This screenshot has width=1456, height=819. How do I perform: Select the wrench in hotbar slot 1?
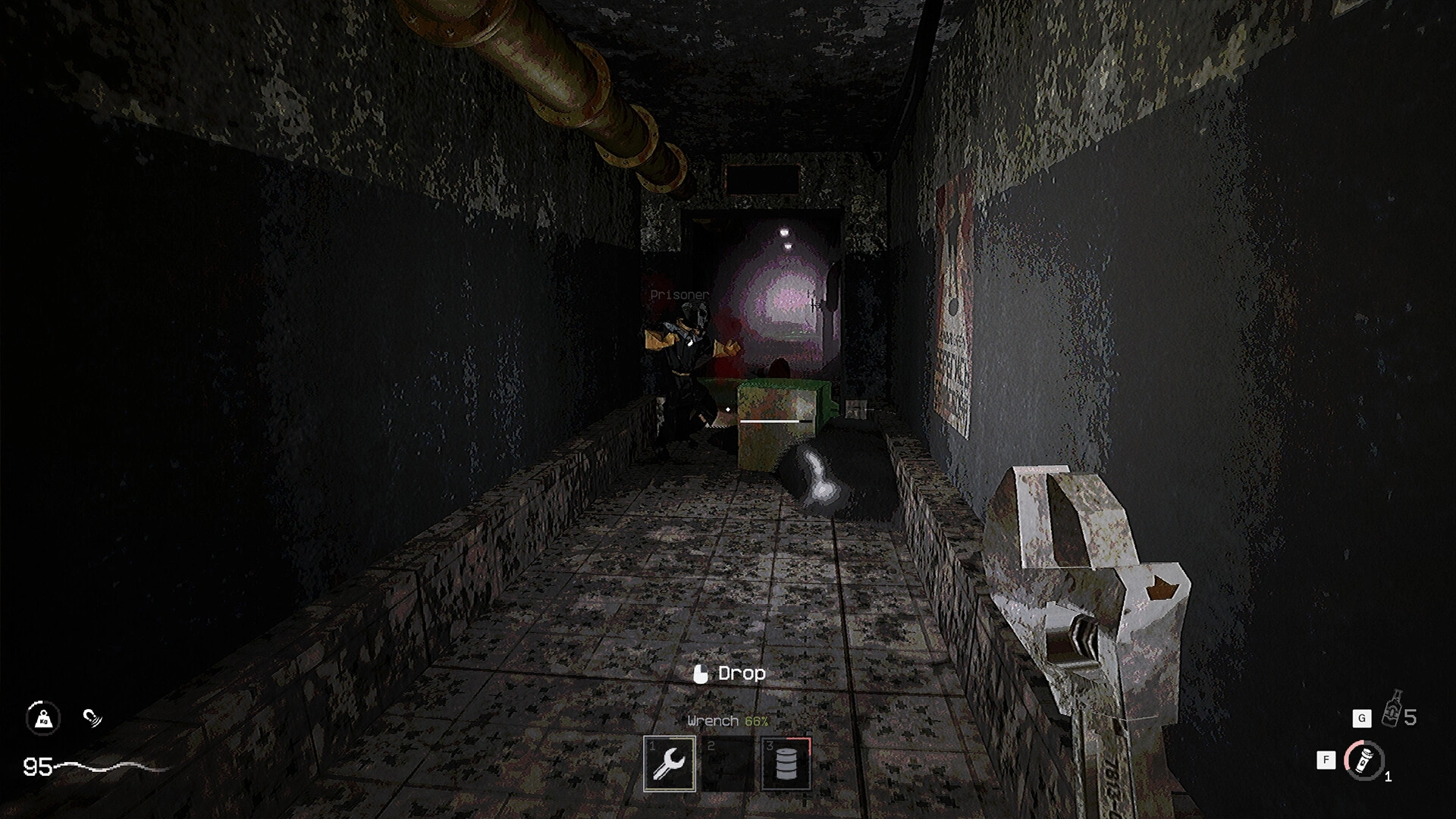[x=670, y=762]
